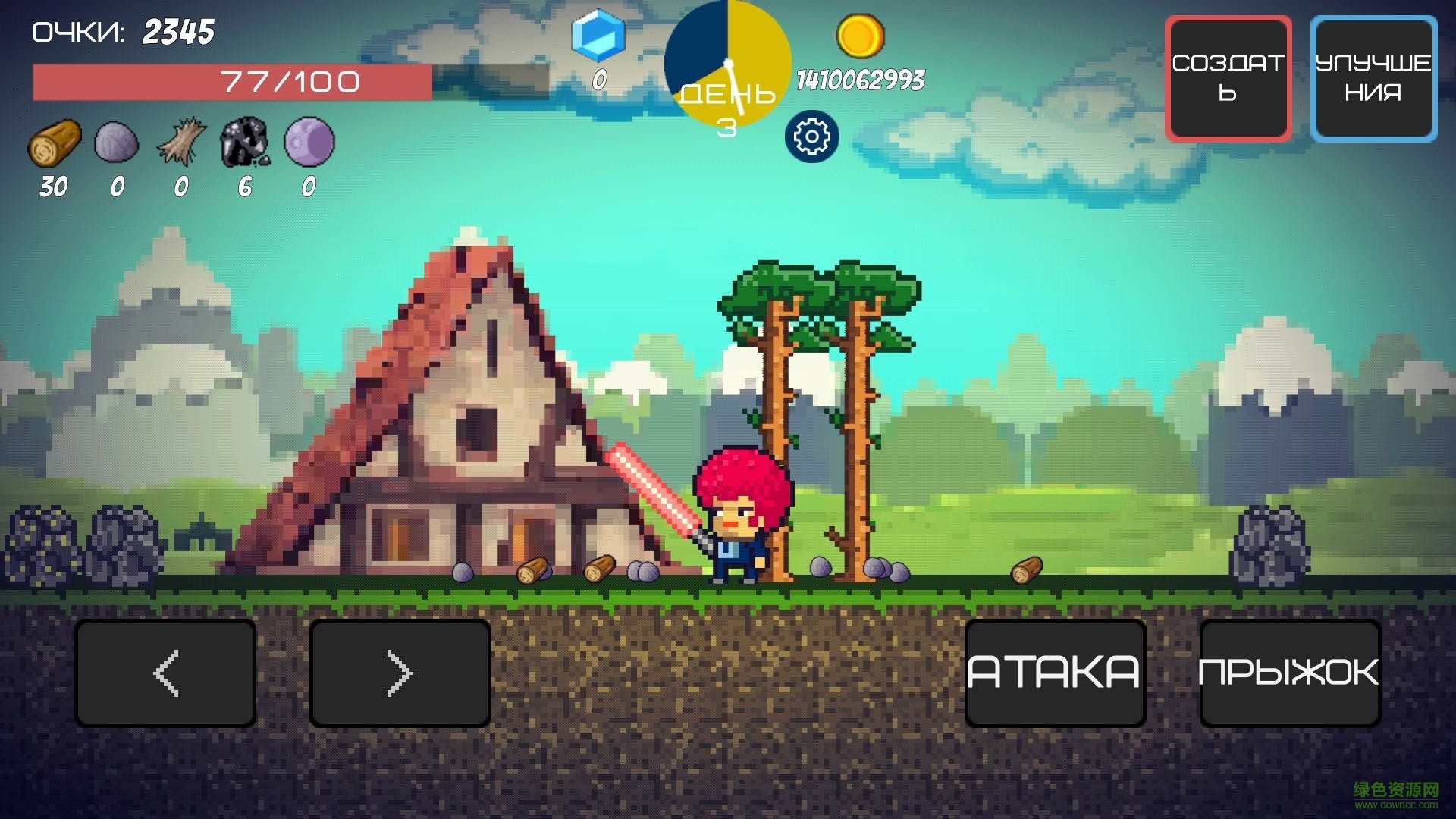Click the ОЧКИ score display

(121, 32)
